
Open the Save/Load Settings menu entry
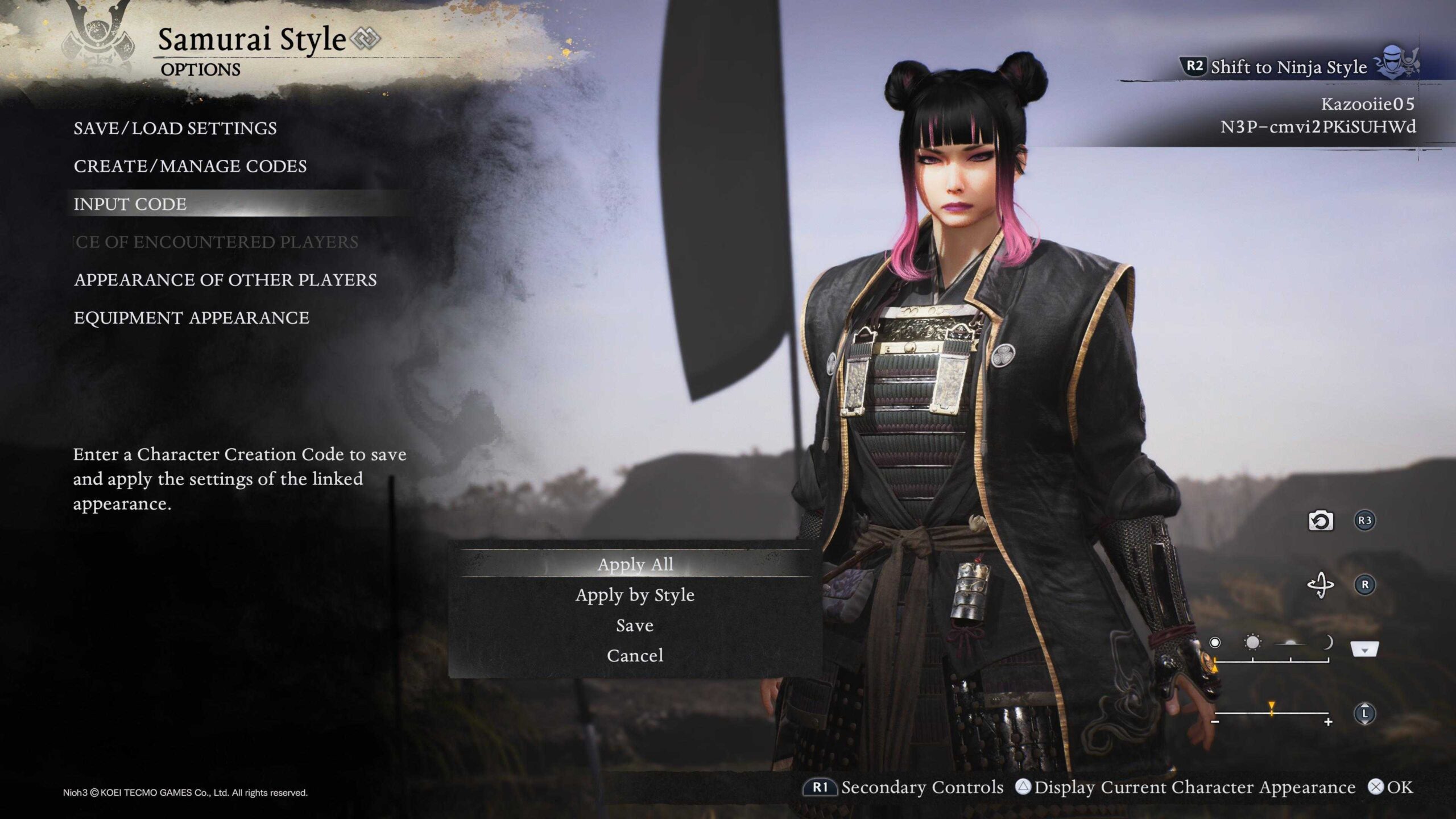coord(175,129)
